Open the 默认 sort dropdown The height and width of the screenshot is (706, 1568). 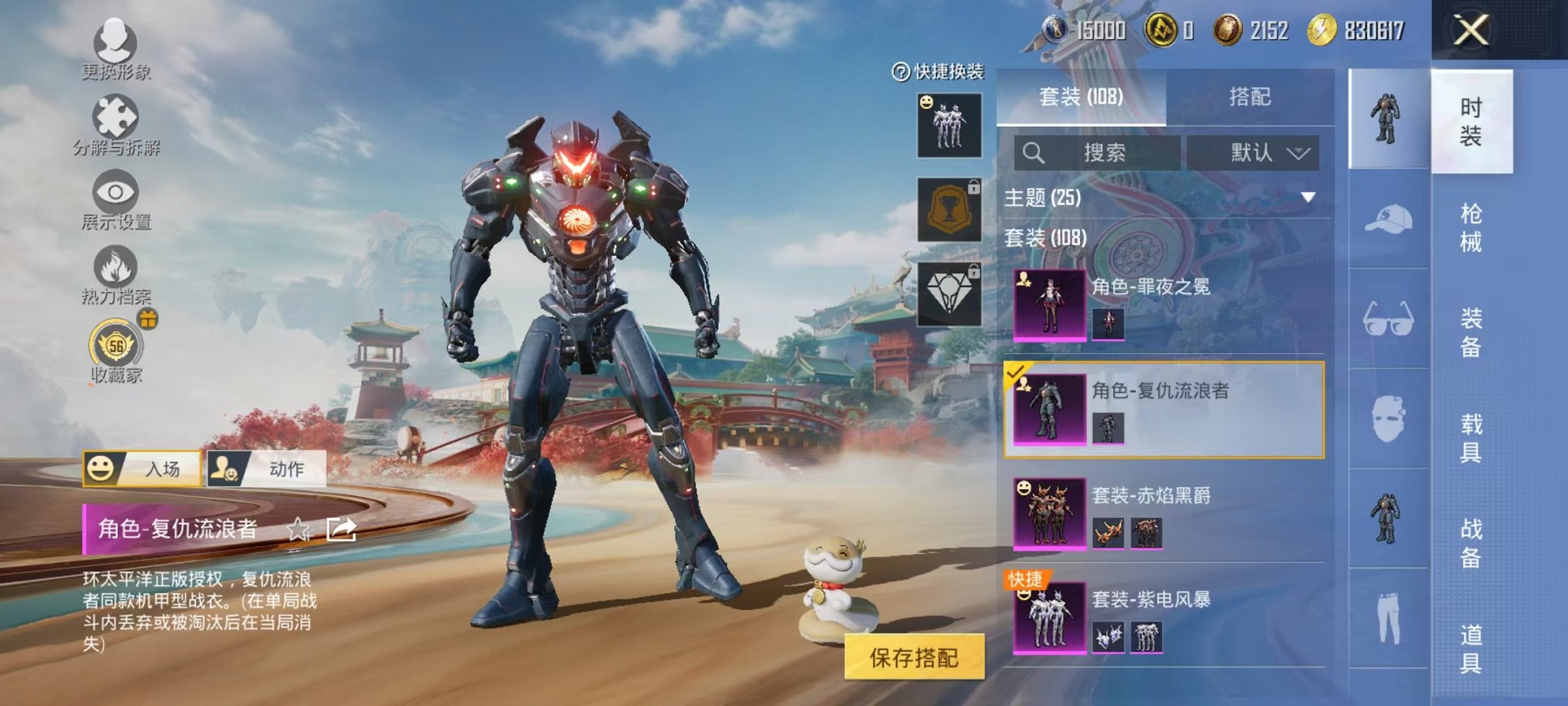point(1257,152)
